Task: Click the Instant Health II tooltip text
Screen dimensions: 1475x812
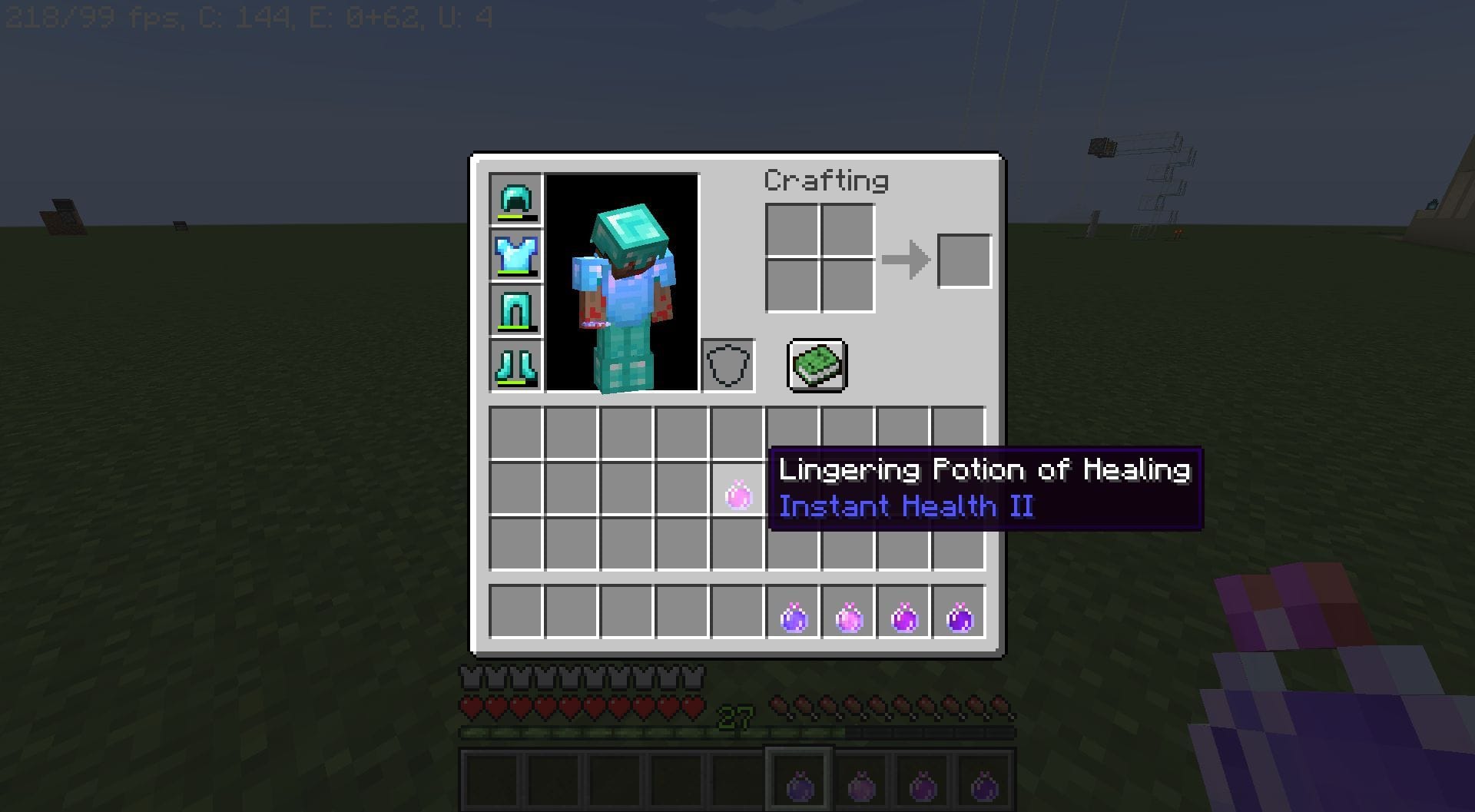Action: coord(905,506)
